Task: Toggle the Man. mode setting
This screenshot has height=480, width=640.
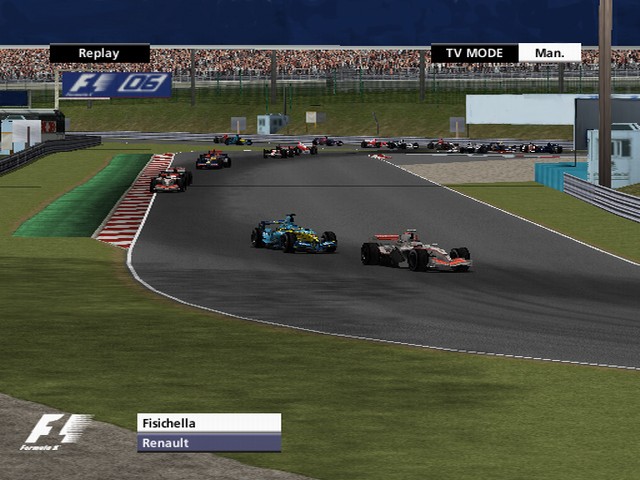Action: point(549,53)
